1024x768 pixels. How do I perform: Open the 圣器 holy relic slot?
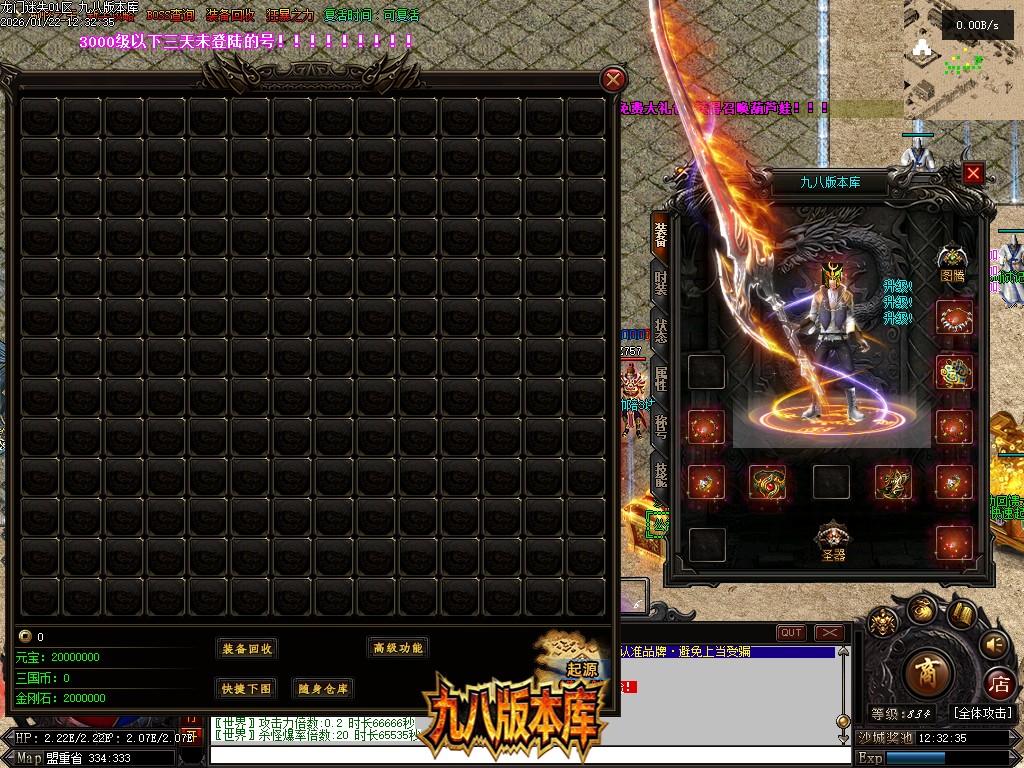tap(833, 540)
